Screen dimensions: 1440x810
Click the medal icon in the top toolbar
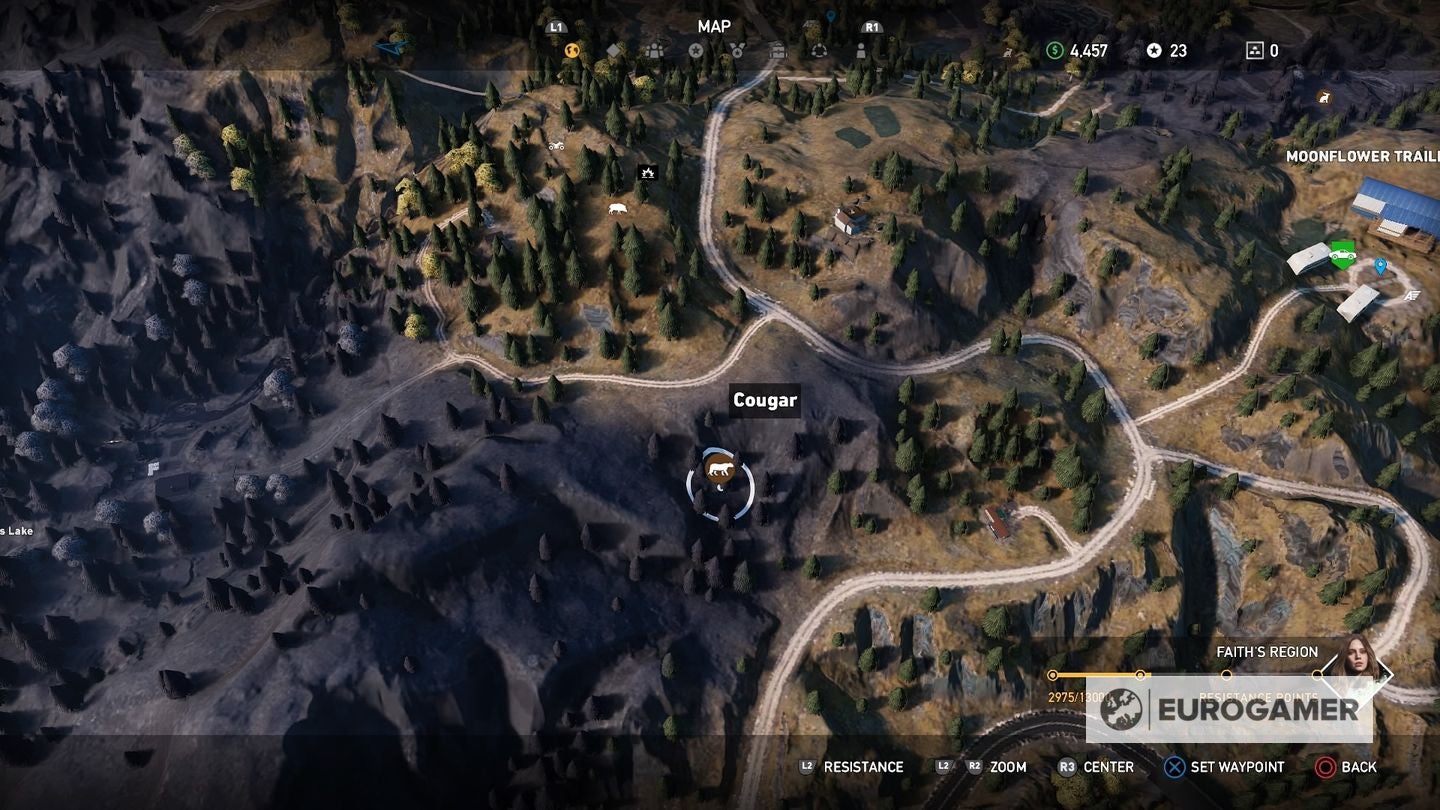point(737,49)
